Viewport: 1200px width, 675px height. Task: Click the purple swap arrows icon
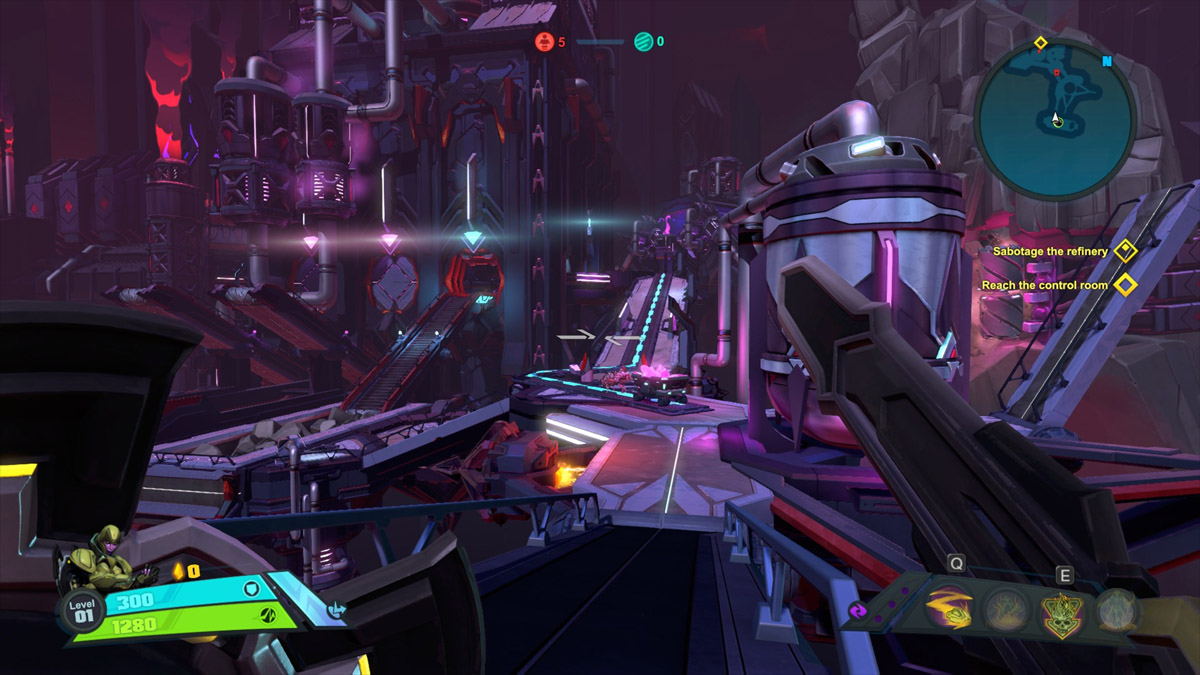pyautogui.click(x=857, y=610)
